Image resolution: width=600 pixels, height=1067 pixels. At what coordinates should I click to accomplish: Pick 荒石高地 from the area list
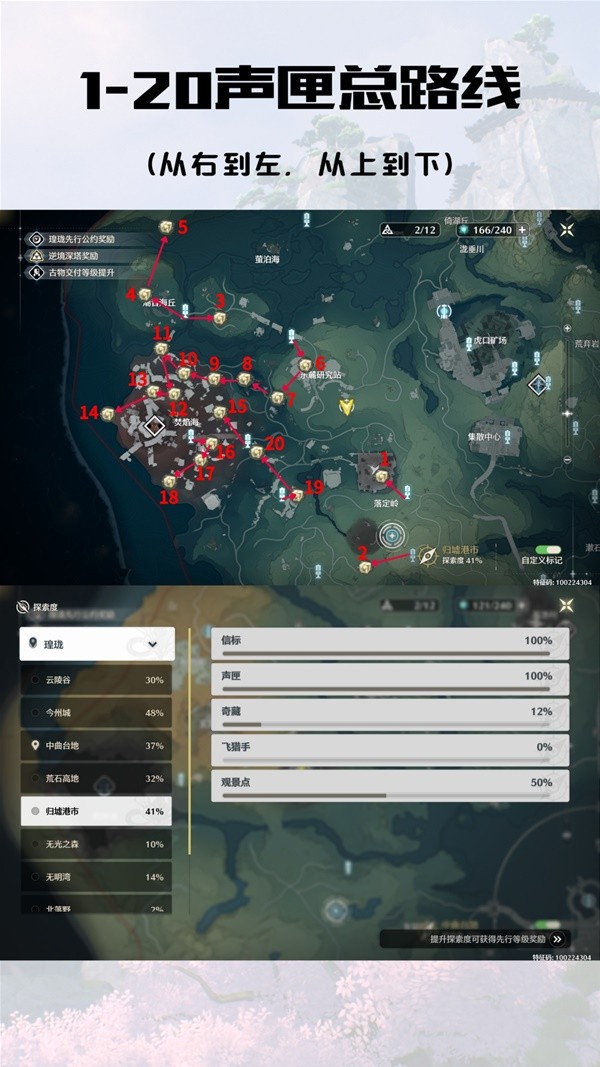(97, 779)
